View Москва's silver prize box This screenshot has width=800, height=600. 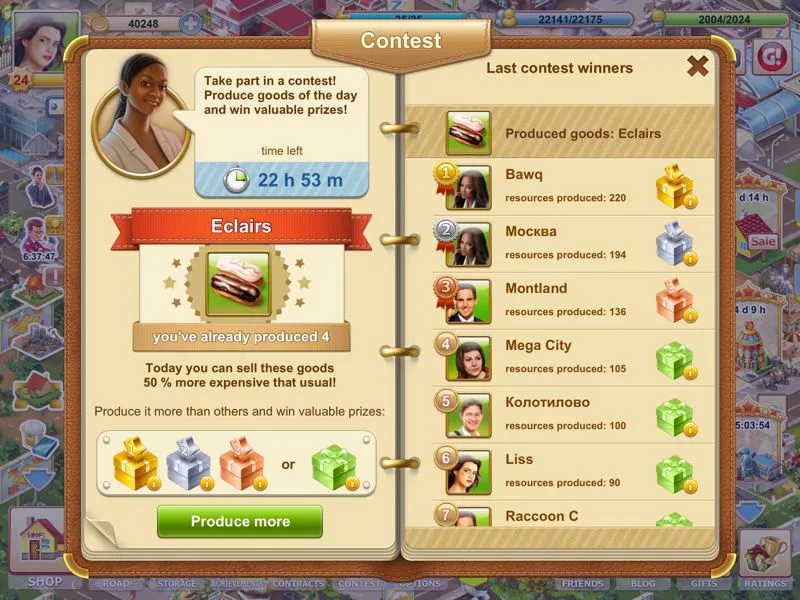pos(674,244)
